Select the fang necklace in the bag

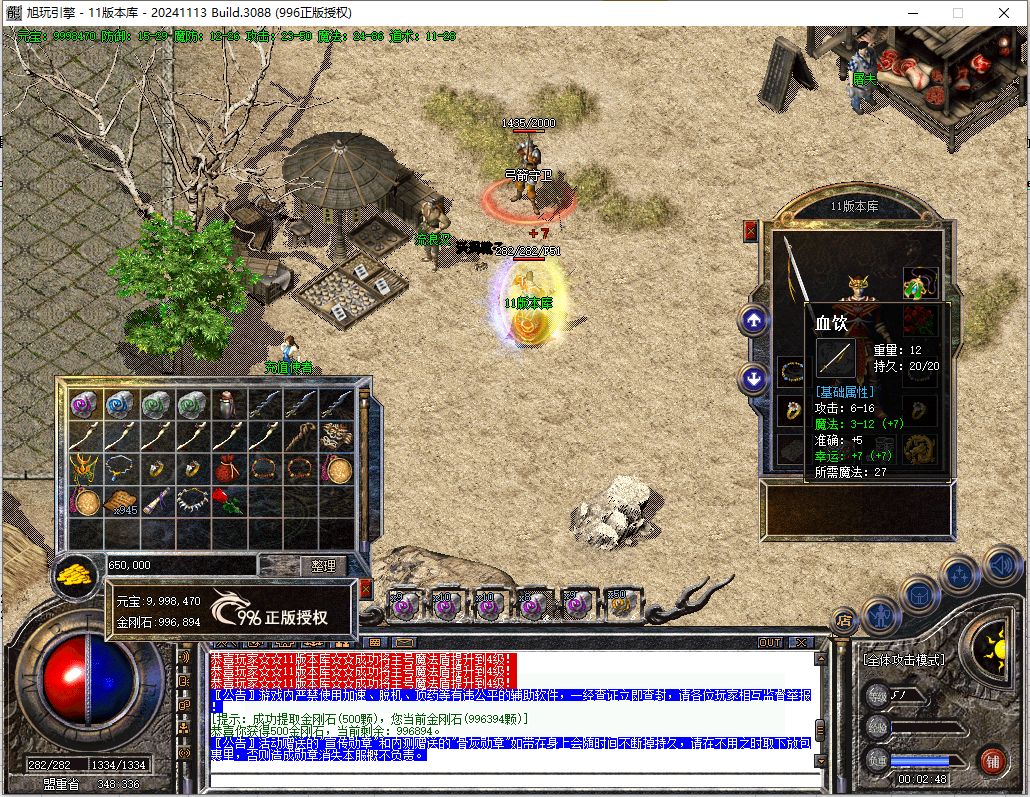[x=191, y=500]
